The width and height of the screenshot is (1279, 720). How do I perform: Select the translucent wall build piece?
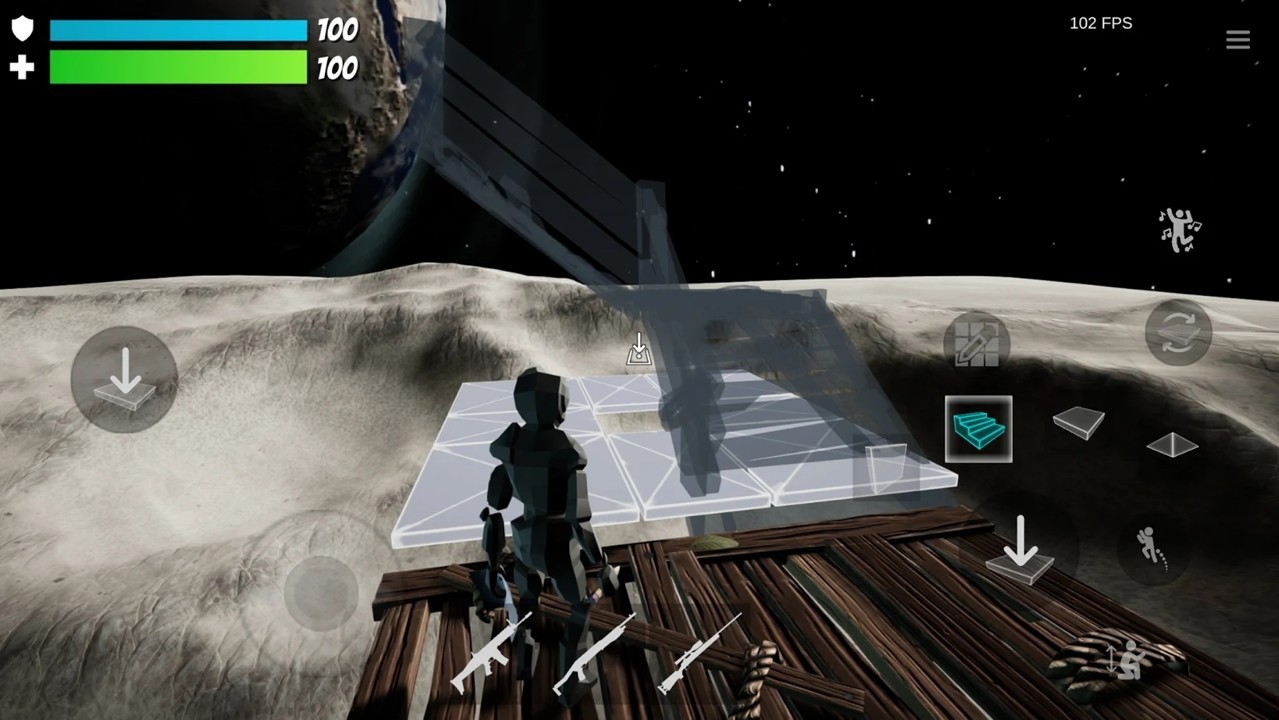[x=885, y=469]
